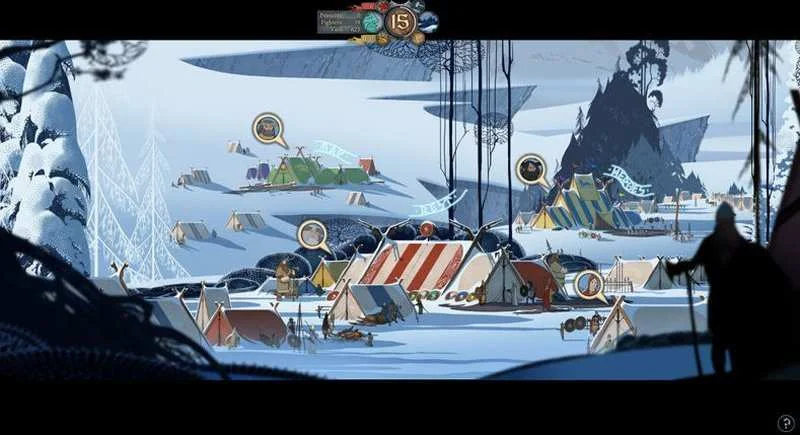
Task: Click the teal morale icon in the top bar
Action: 373,21
